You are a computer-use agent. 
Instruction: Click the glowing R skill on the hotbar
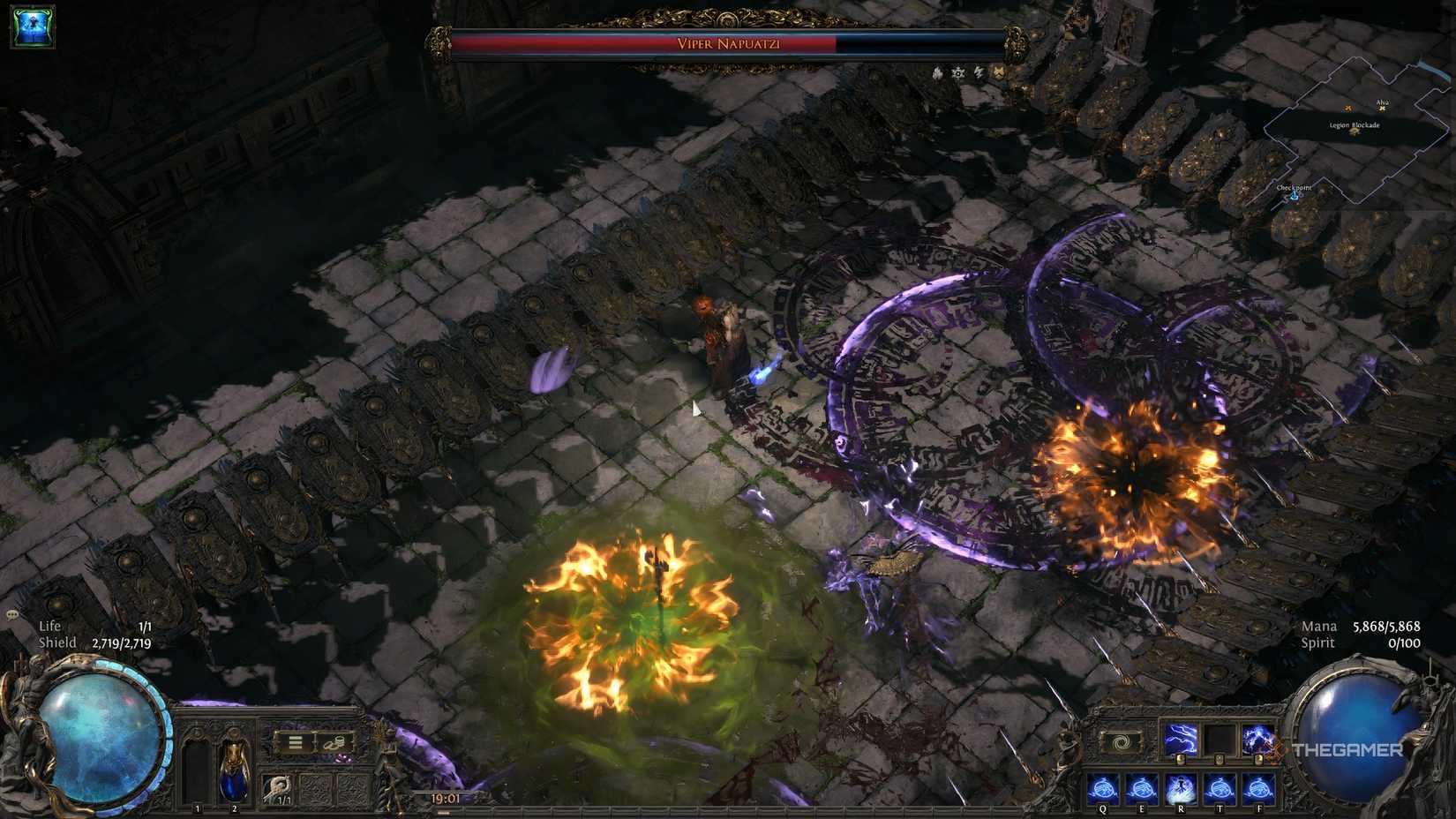coord(1181,789)
